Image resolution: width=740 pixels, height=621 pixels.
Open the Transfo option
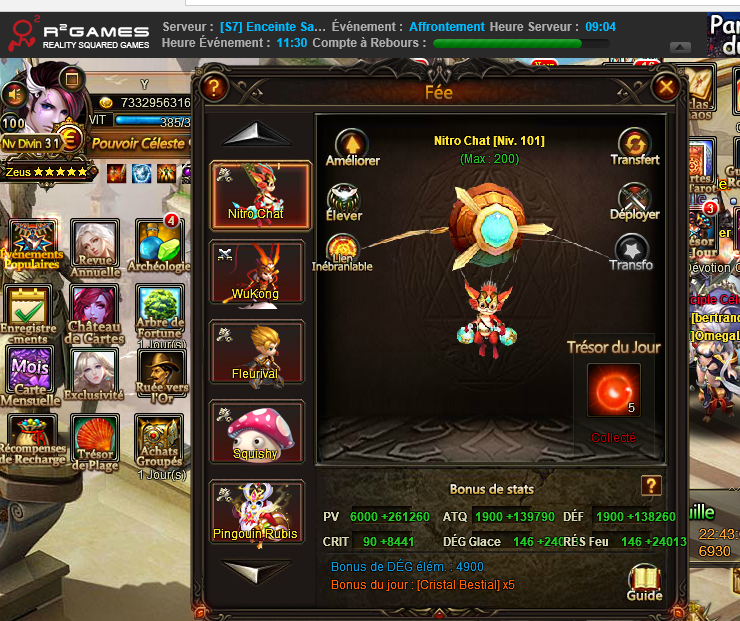(x=631, y=252)
